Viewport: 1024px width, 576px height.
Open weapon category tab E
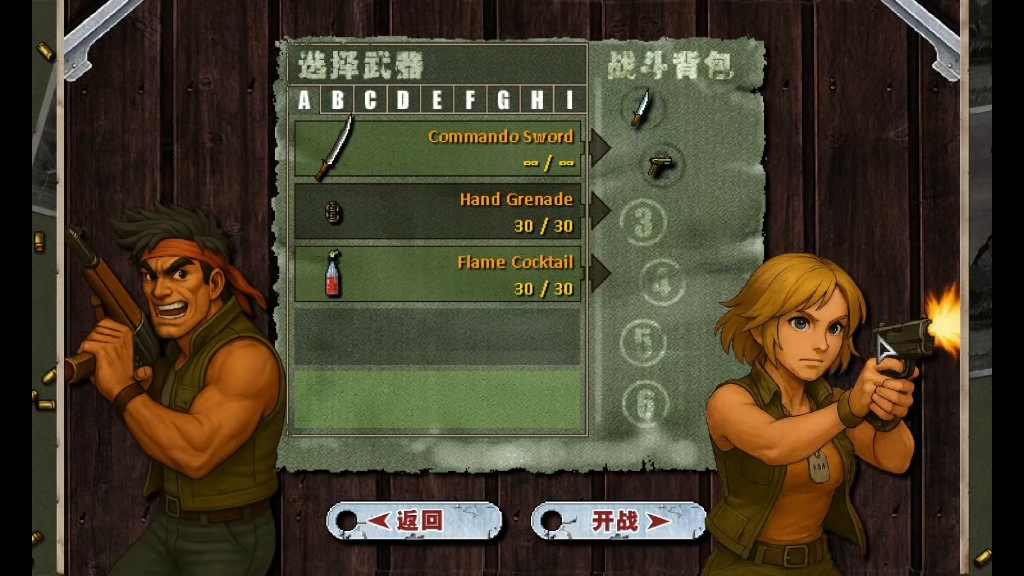click(437, 100)
